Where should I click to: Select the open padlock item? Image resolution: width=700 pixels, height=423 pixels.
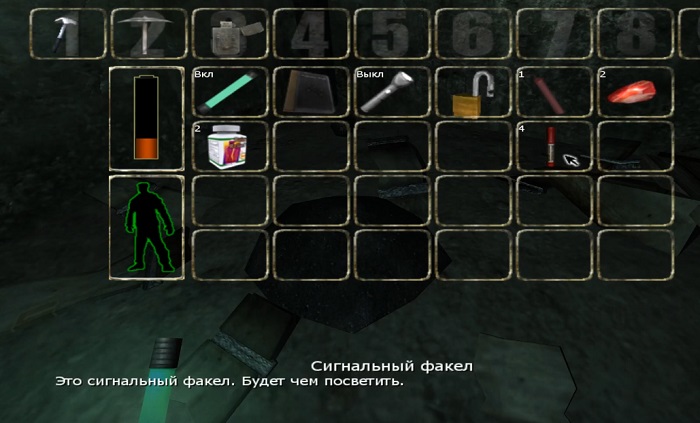coord(472,94)
